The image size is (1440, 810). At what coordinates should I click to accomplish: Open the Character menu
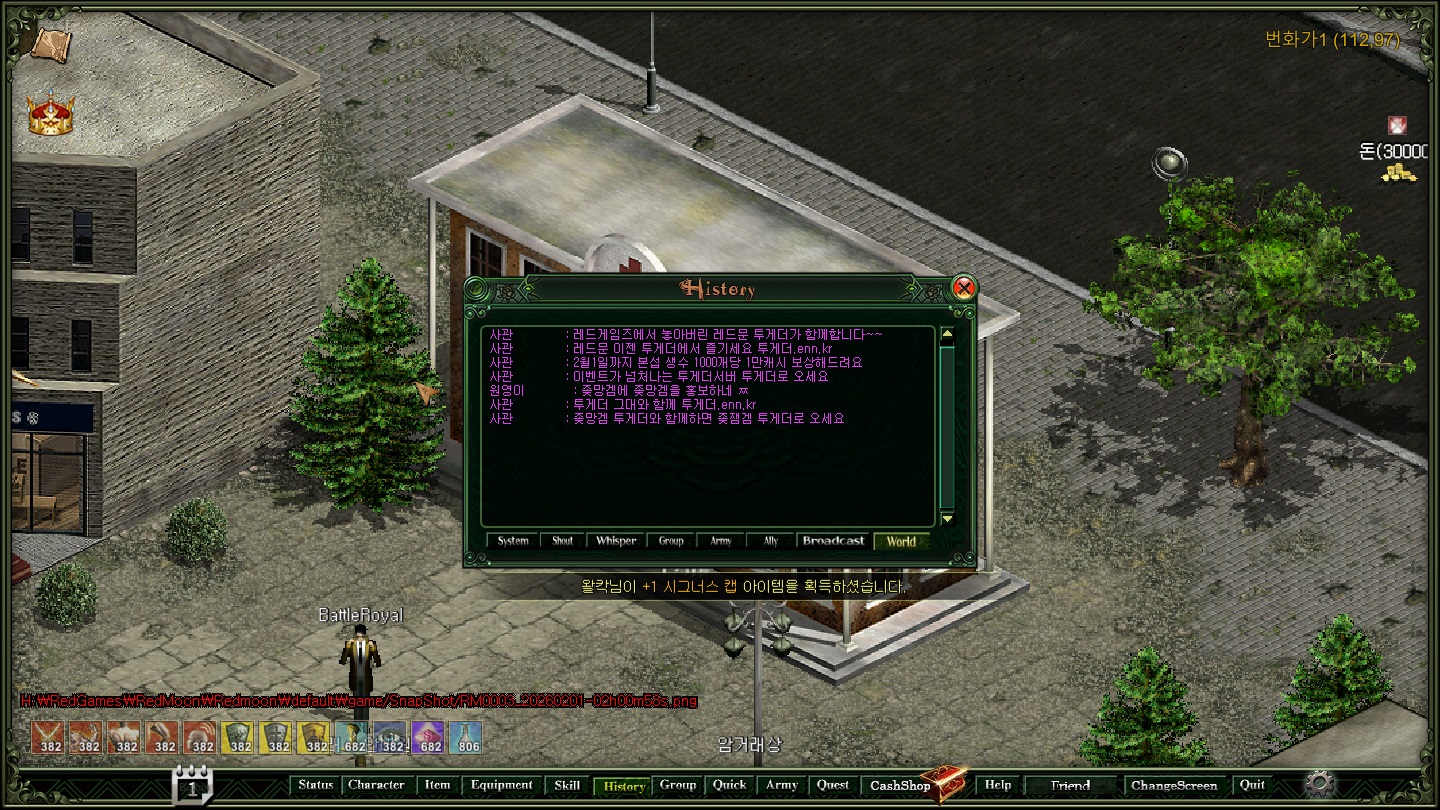(x=376, y=785)
